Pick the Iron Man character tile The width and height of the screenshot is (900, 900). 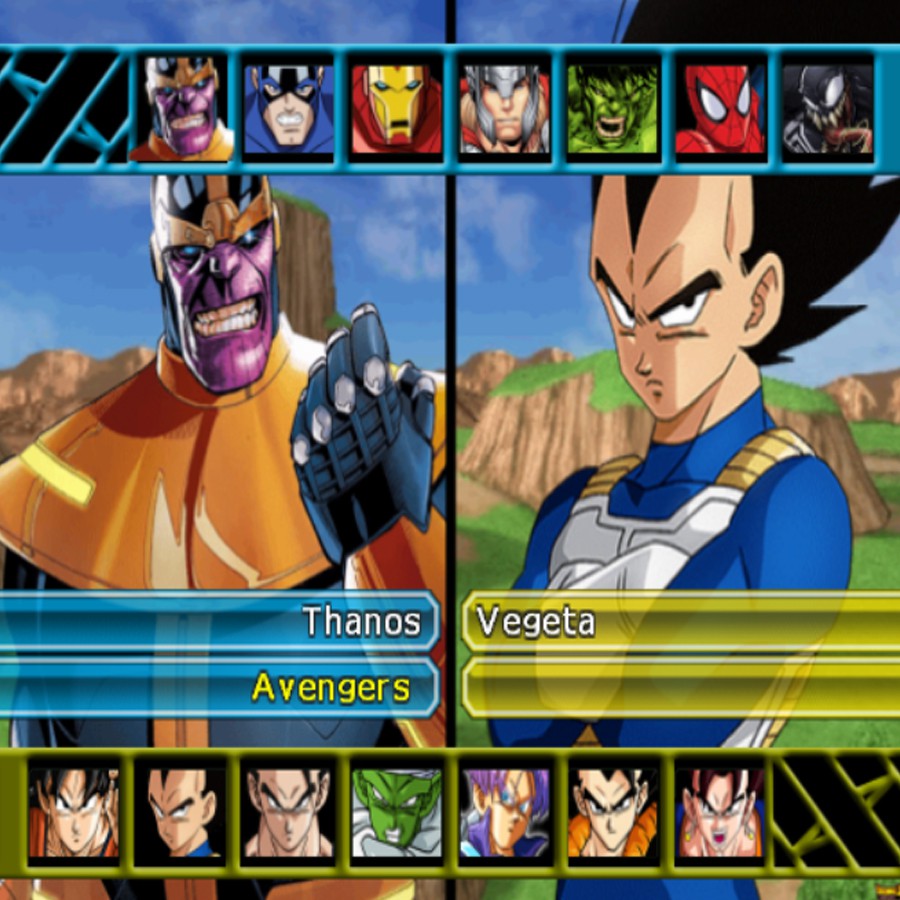tap(396, 108)
